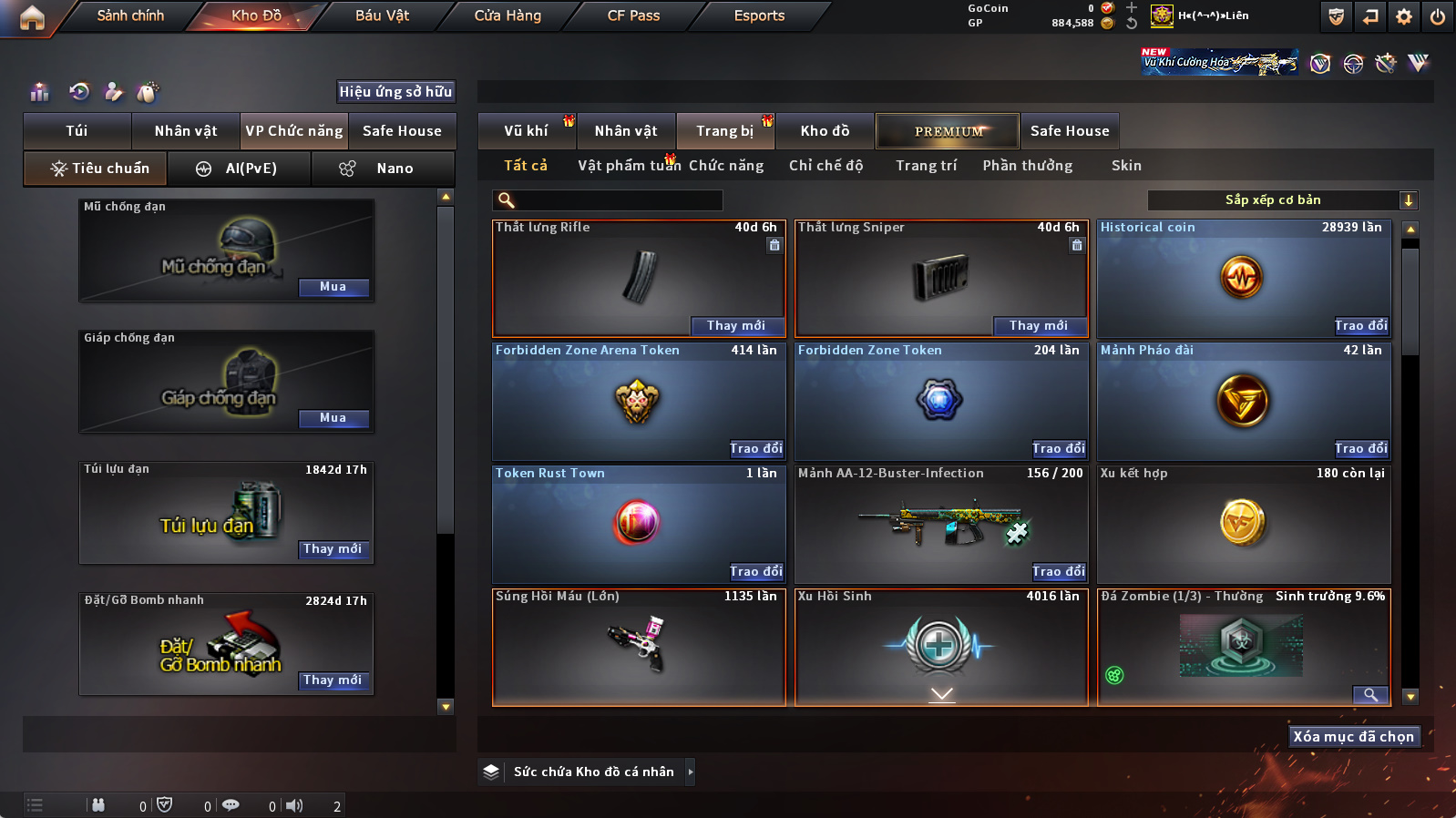Viewport: 1456px width, 818px height.
Task: Exchange Mảnh AA-12-Buster-Infection fragments
Action: pos(1058,572)
